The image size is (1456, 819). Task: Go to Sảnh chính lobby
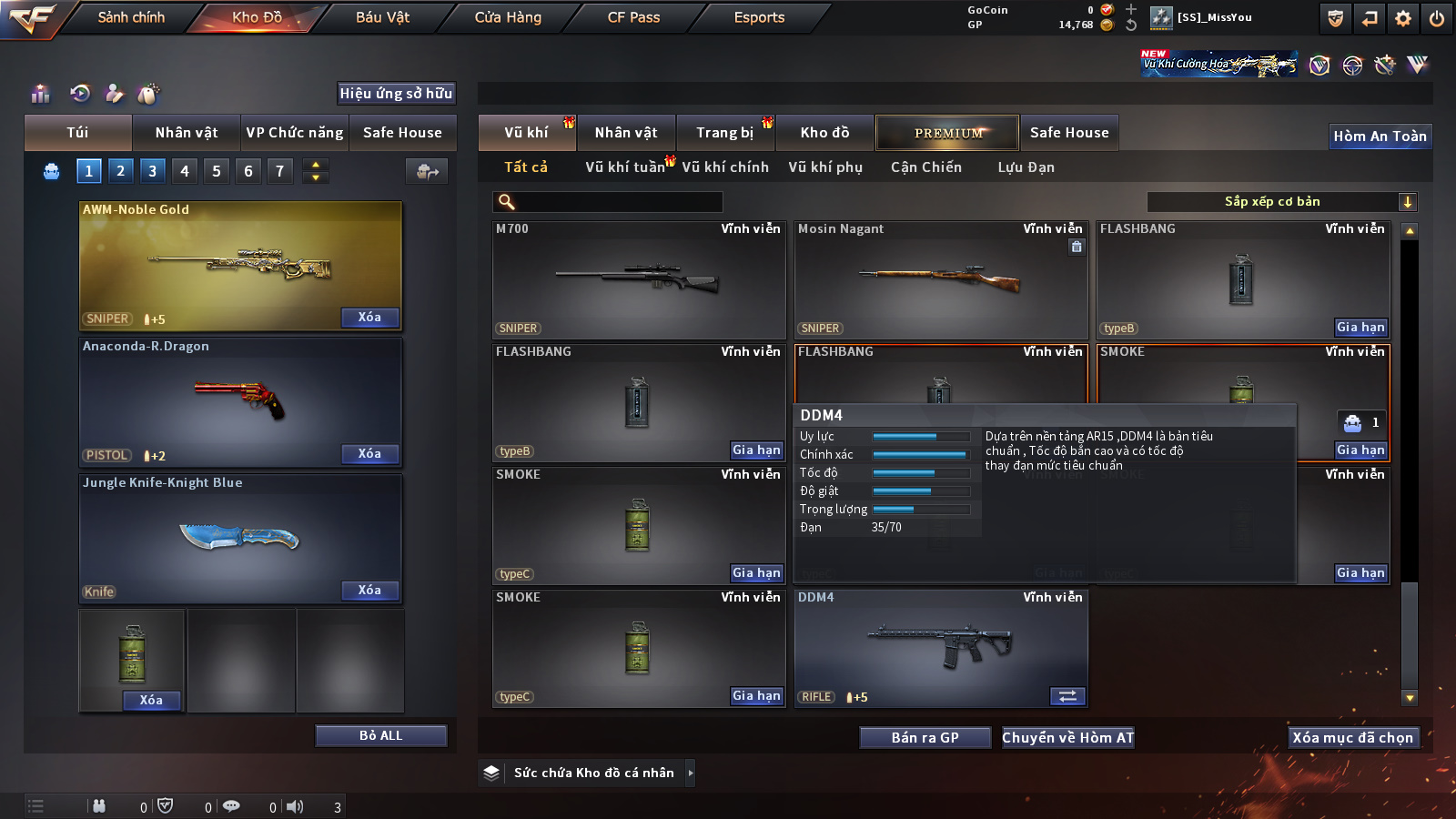tap(131, 17)
